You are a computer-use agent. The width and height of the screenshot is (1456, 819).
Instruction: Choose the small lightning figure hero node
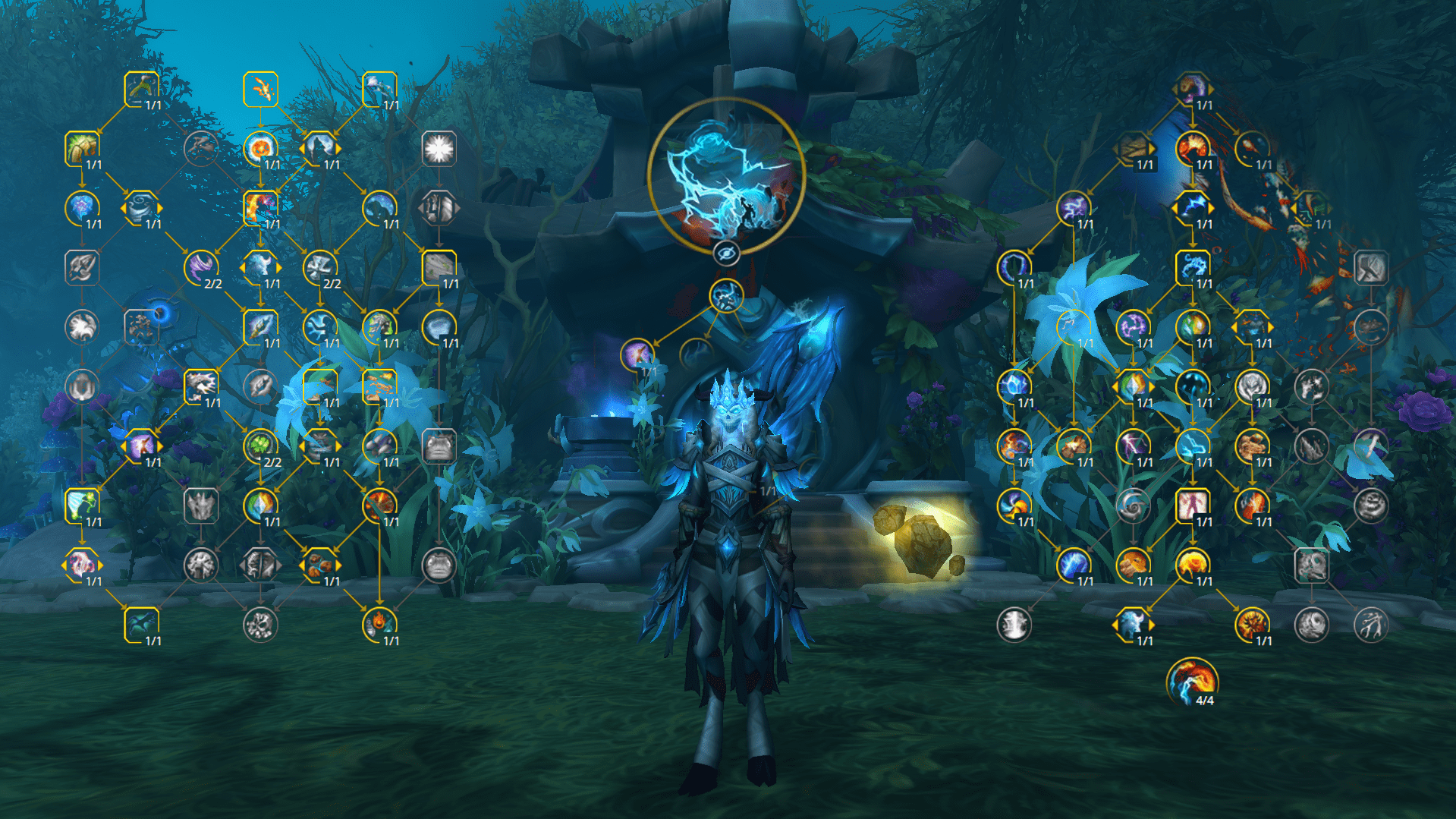pos(726,296)
